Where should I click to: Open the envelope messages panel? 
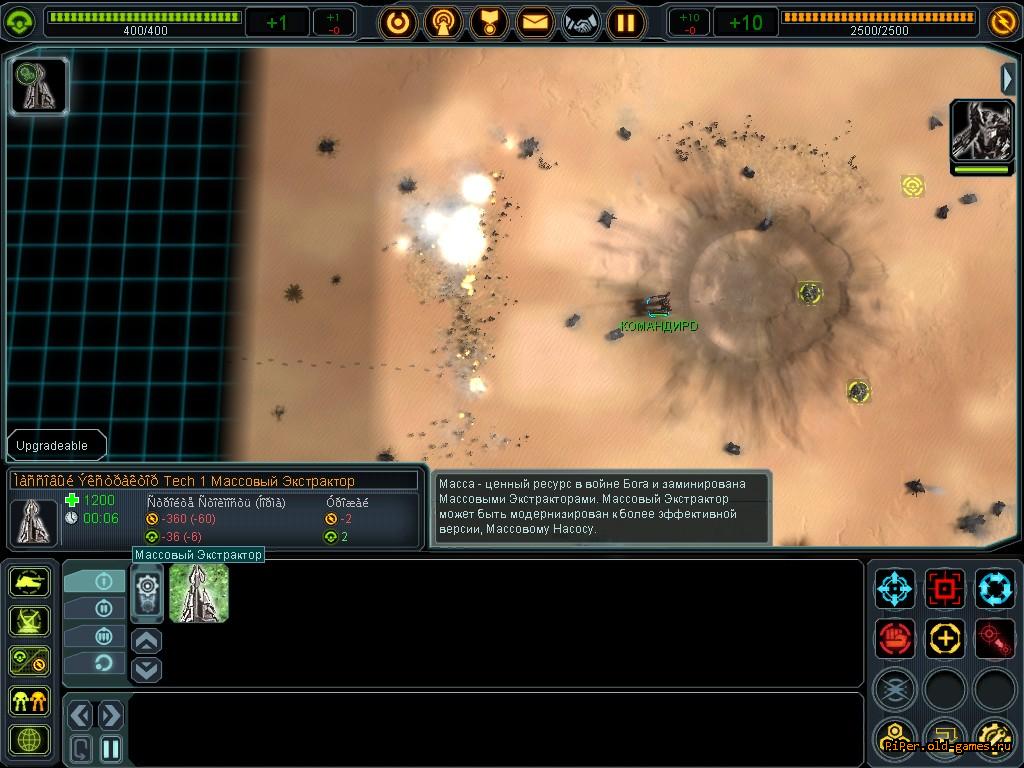point(536,21)
